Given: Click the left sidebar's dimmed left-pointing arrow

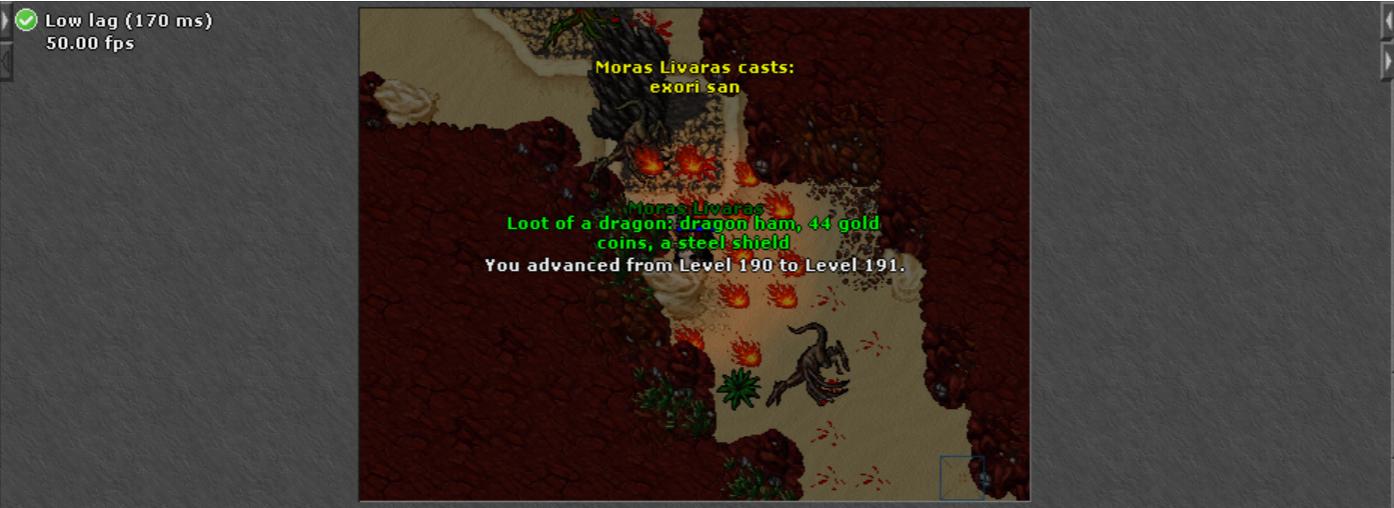Looking at the screenshot, I should point(5,61).
